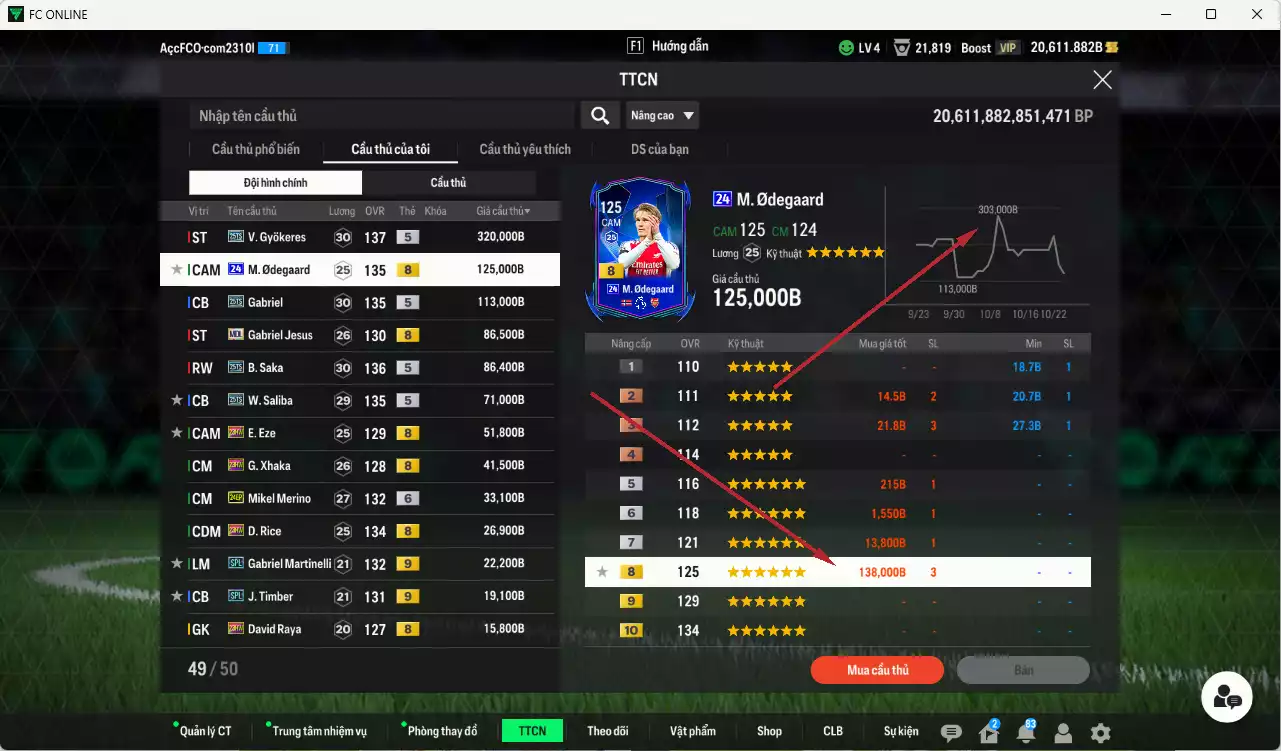The width and height of the screenshot is (1281, 751).
Task: Toggle the favorite star next to E. Eze
Action: pyautogui.click(x=176, y=432)
